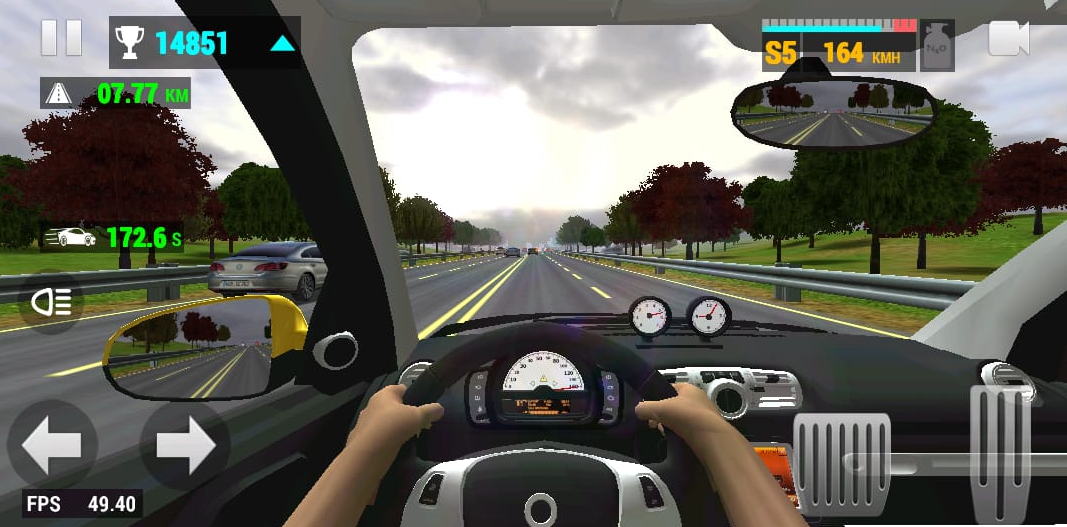Image resolution: width=1067 pixels, height=527 pixels.
Task: Switch camera view with the camera icon
Action: pyautogui.click(x=1008, y=39)
